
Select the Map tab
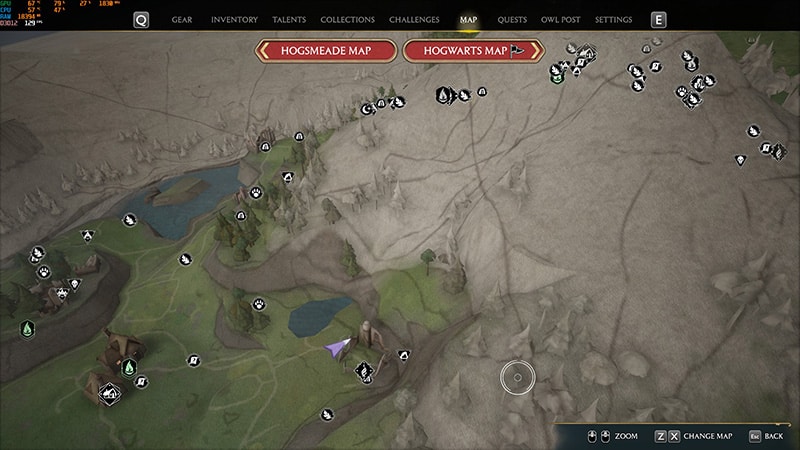(x=468, y=20)
